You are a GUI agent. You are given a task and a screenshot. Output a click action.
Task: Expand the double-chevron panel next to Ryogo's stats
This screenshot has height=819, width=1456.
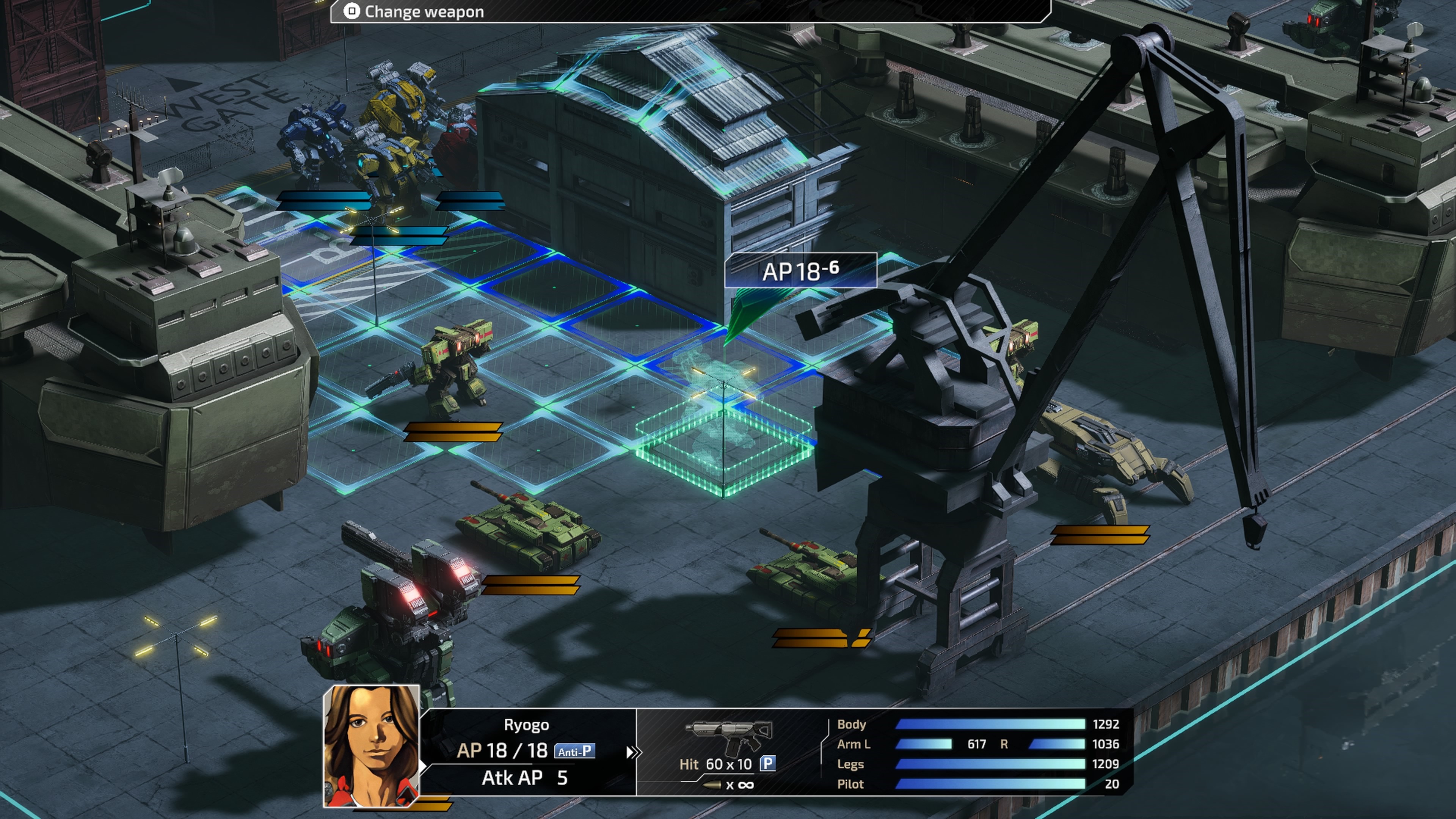pyautogui.click(x=635, y=752)
